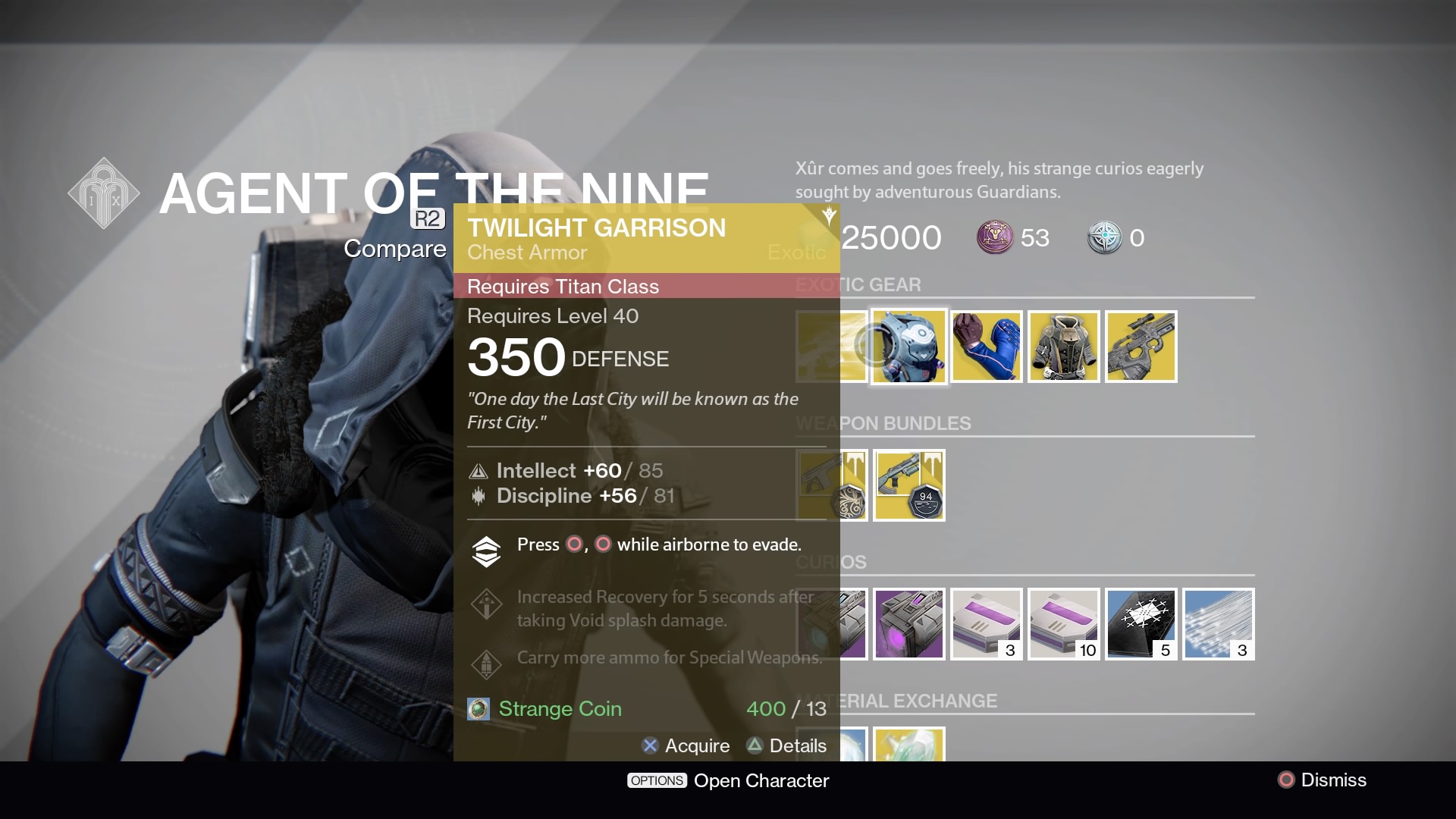The height and width of the screenshot is (819, 1456).
Task: Expand the Weapon Bundles section
Action: tap(883, 423)
